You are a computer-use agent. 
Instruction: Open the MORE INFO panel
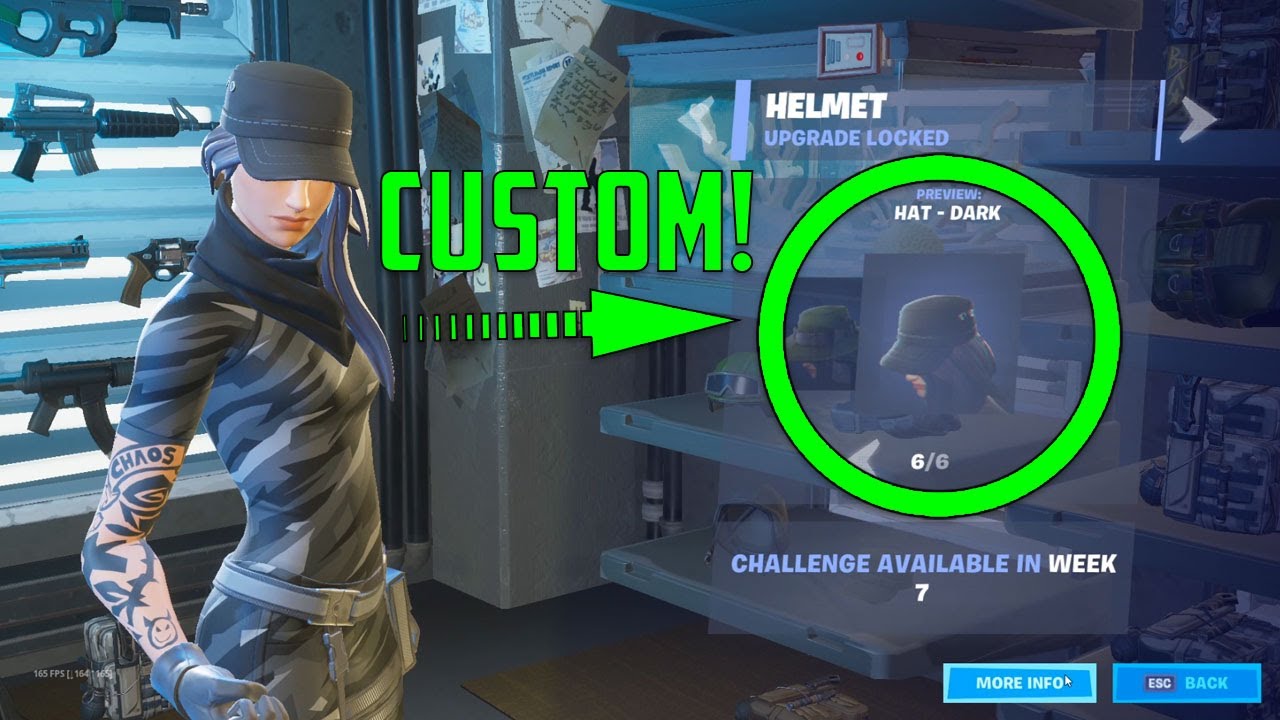1018,682
